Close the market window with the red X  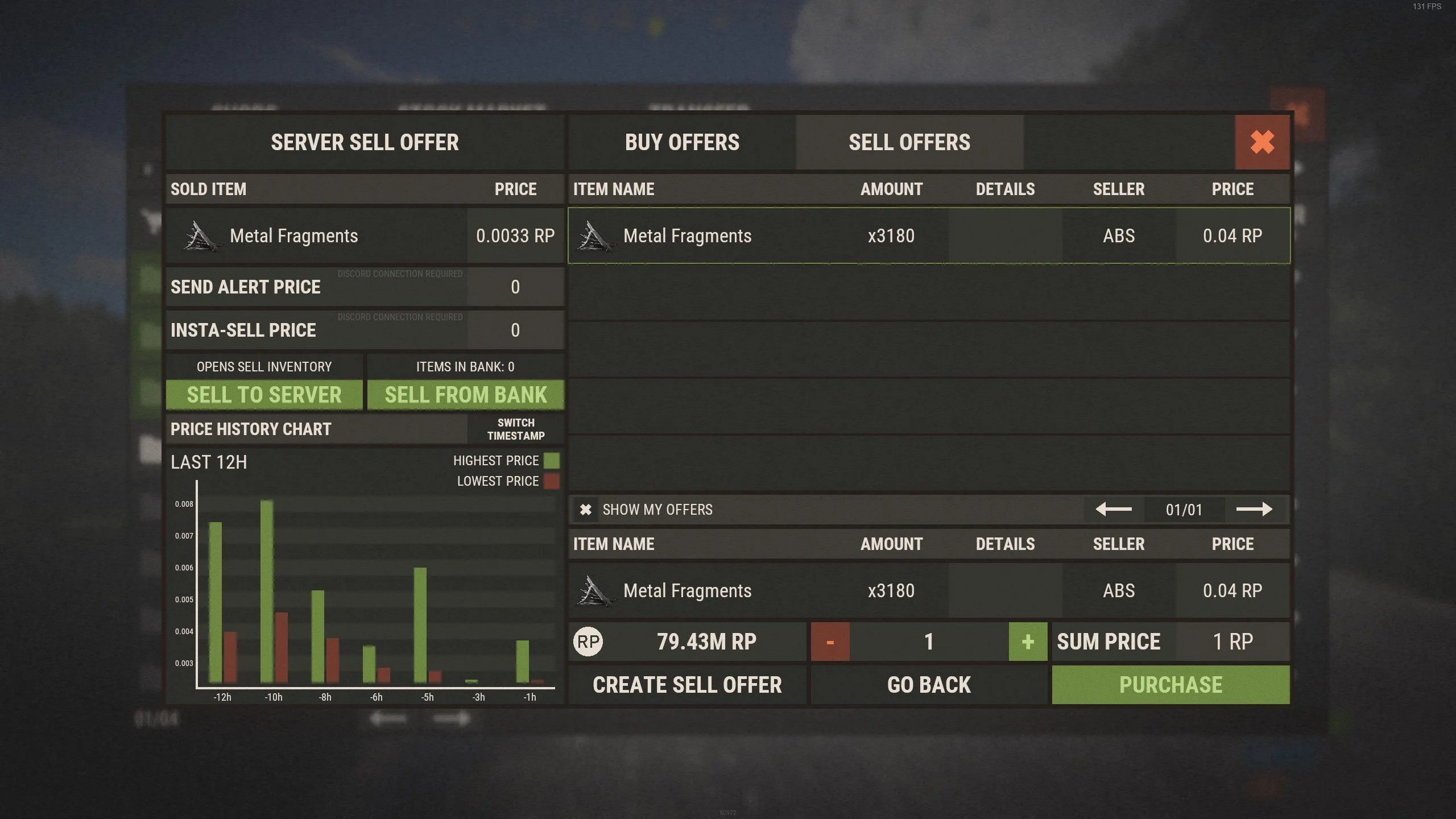1262,142
